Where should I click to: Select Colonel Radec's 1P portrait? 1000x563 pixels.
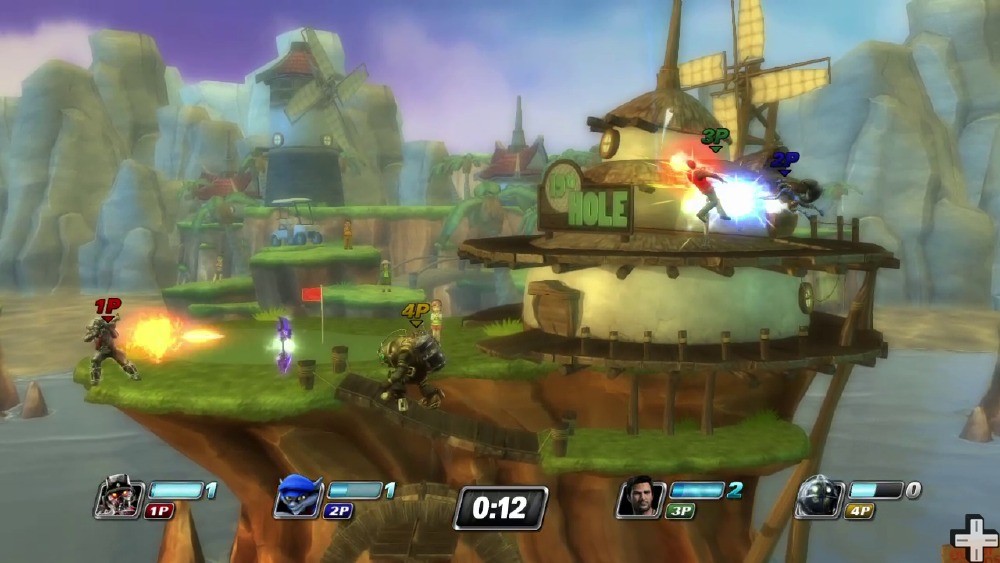(x=119, y=496)
